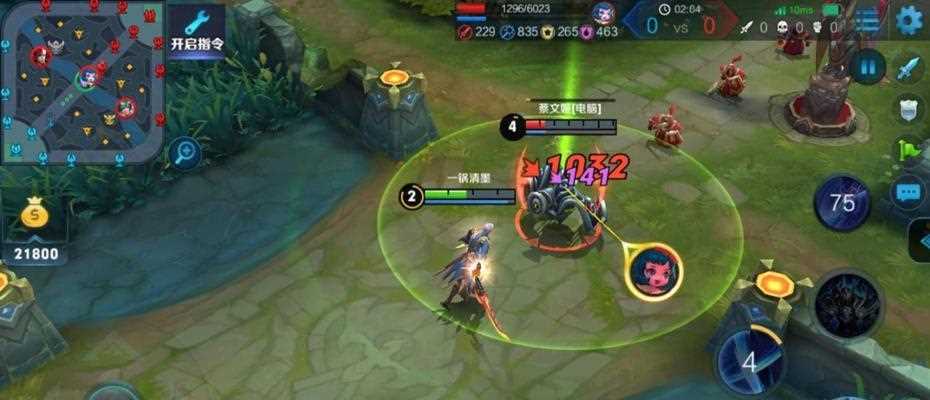
Task: Open the gear settings menu
Action: click(x=909, y=19)
